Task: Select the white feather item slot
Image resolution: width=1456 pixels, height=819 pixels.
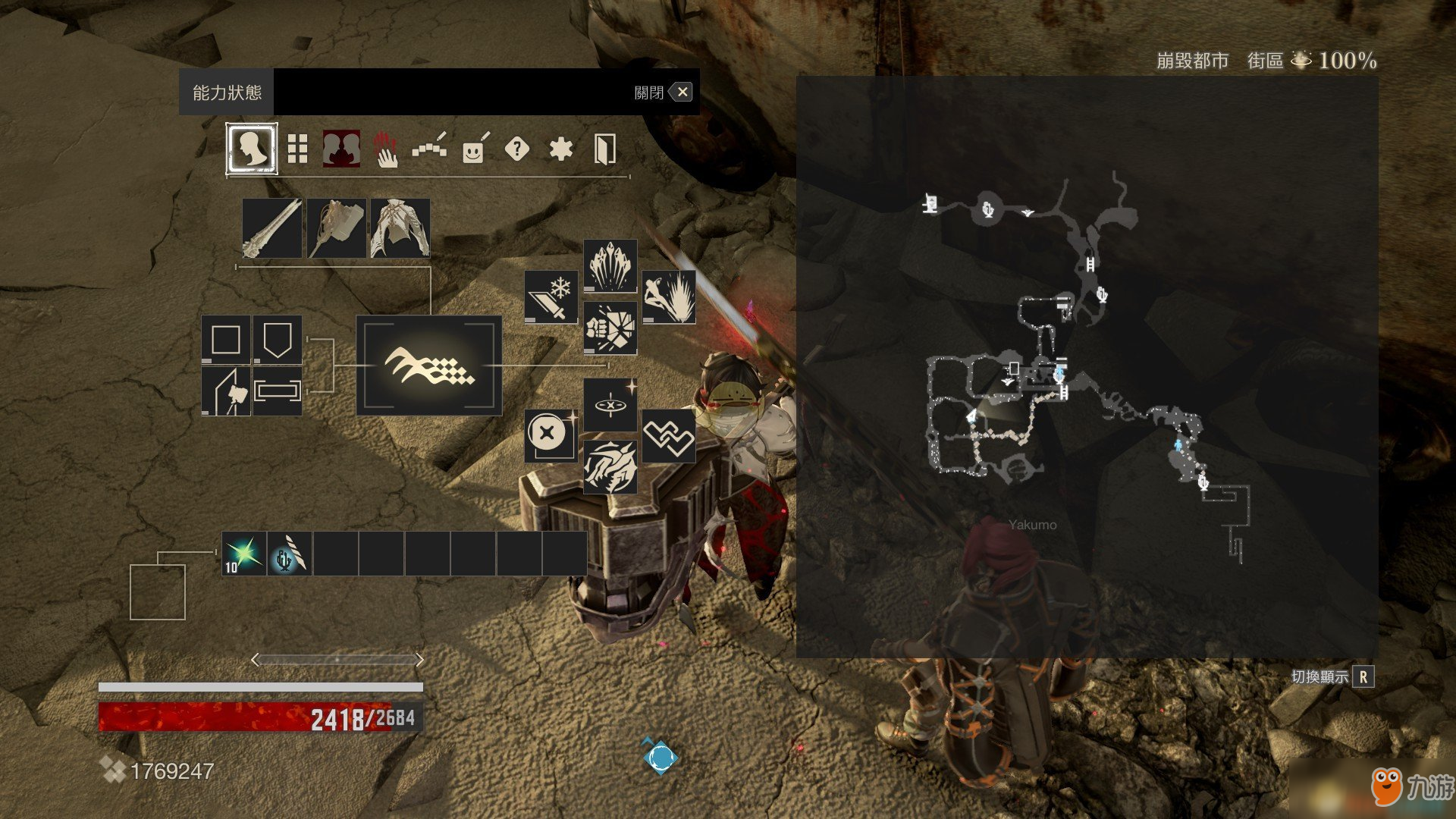Action: point(290,554)
